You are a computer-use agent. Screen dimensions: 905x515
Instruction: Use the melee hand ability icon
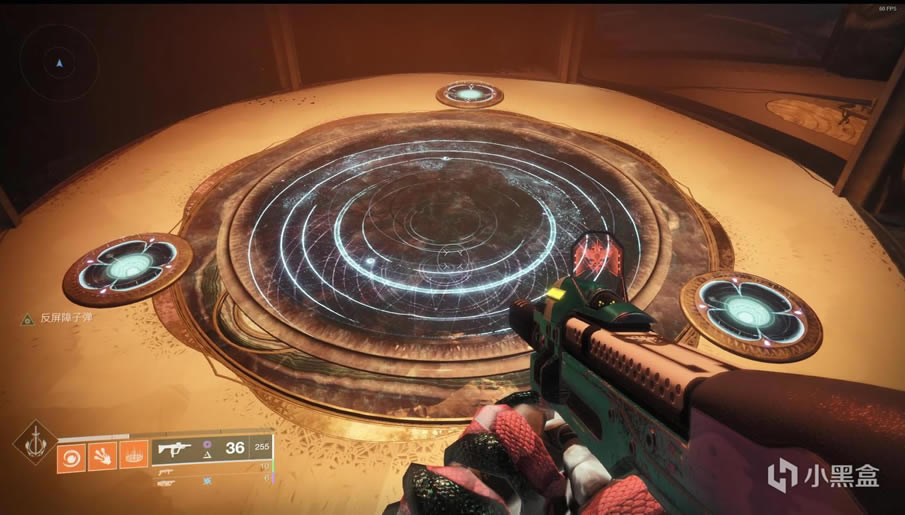point(104,455)
